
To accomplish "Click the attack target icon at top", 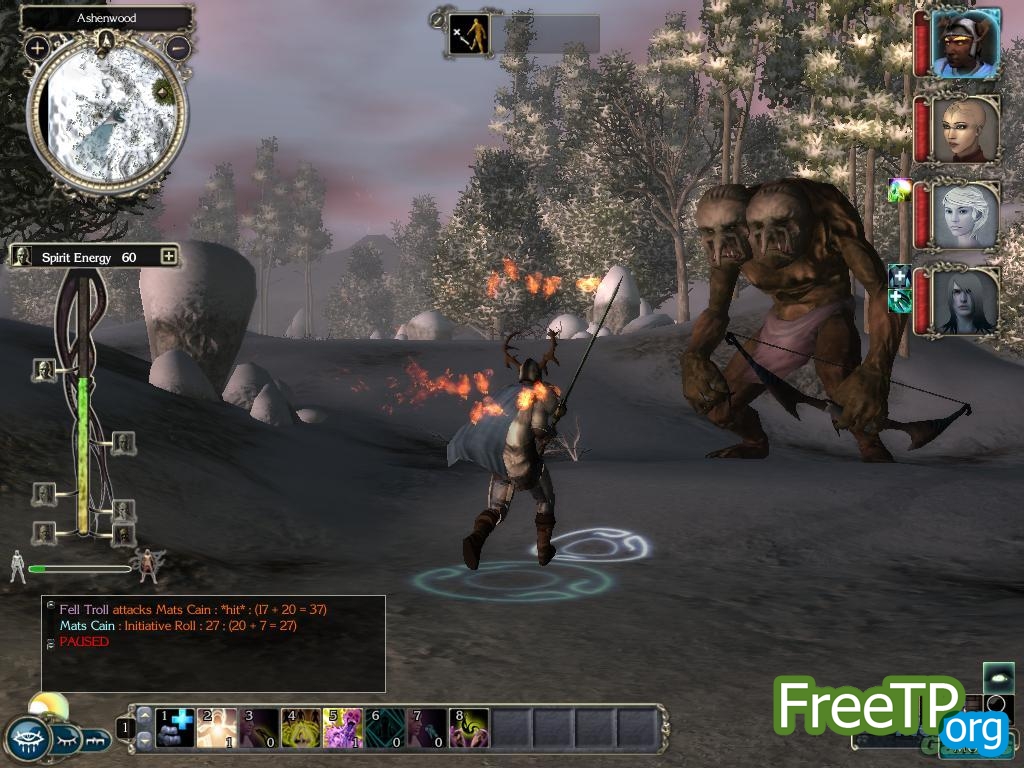I will (x=469, y=33).
